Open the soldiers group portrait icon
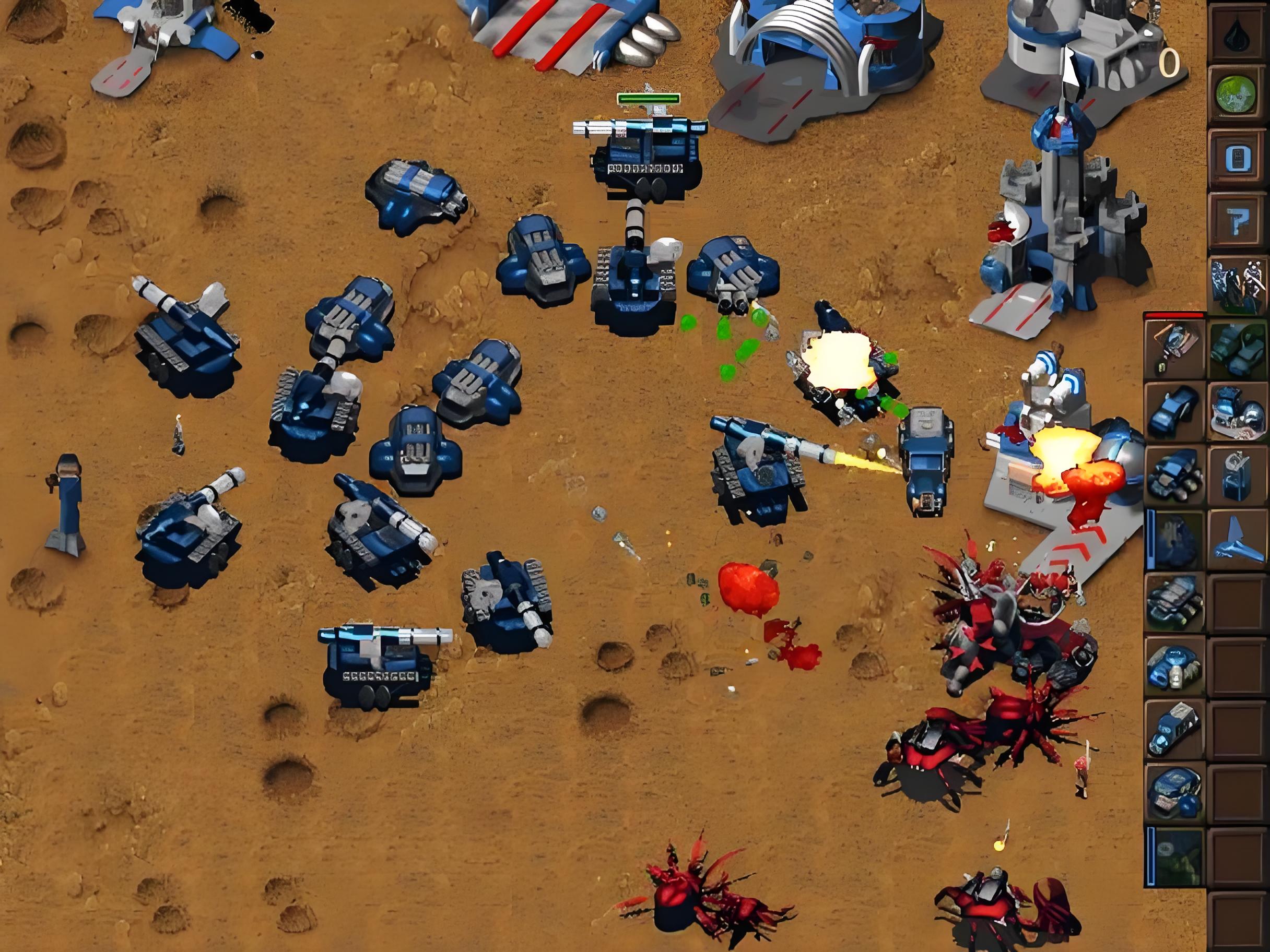The width and height of the screenshot is (1270, 952). (1237, 285)
